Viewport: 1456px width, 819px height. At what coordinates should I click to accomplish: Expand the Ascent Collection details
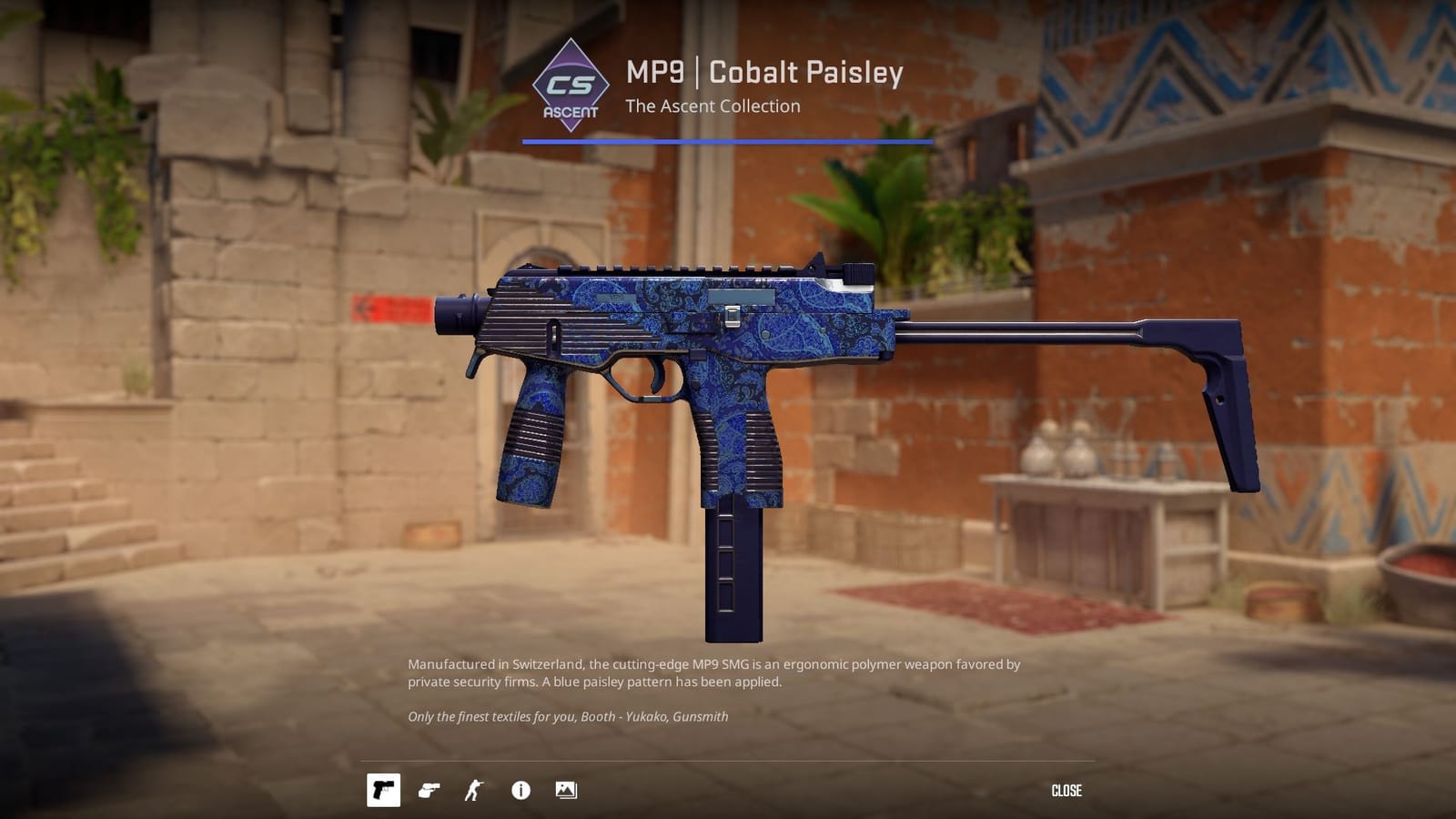pyautogui.click(x=713, y=106)
